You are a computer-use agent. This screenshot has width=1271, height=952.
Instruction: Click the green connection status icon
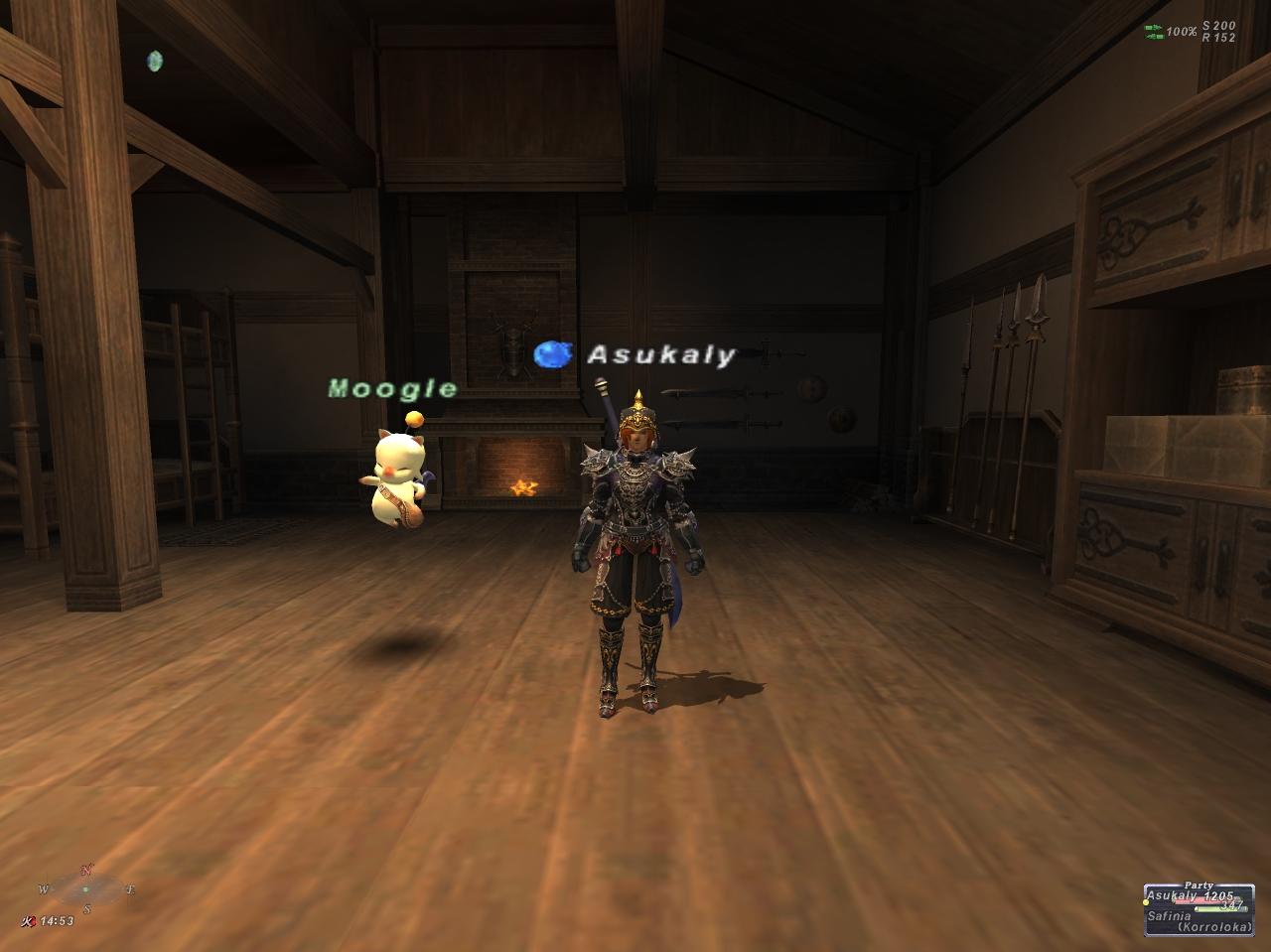1154,32
